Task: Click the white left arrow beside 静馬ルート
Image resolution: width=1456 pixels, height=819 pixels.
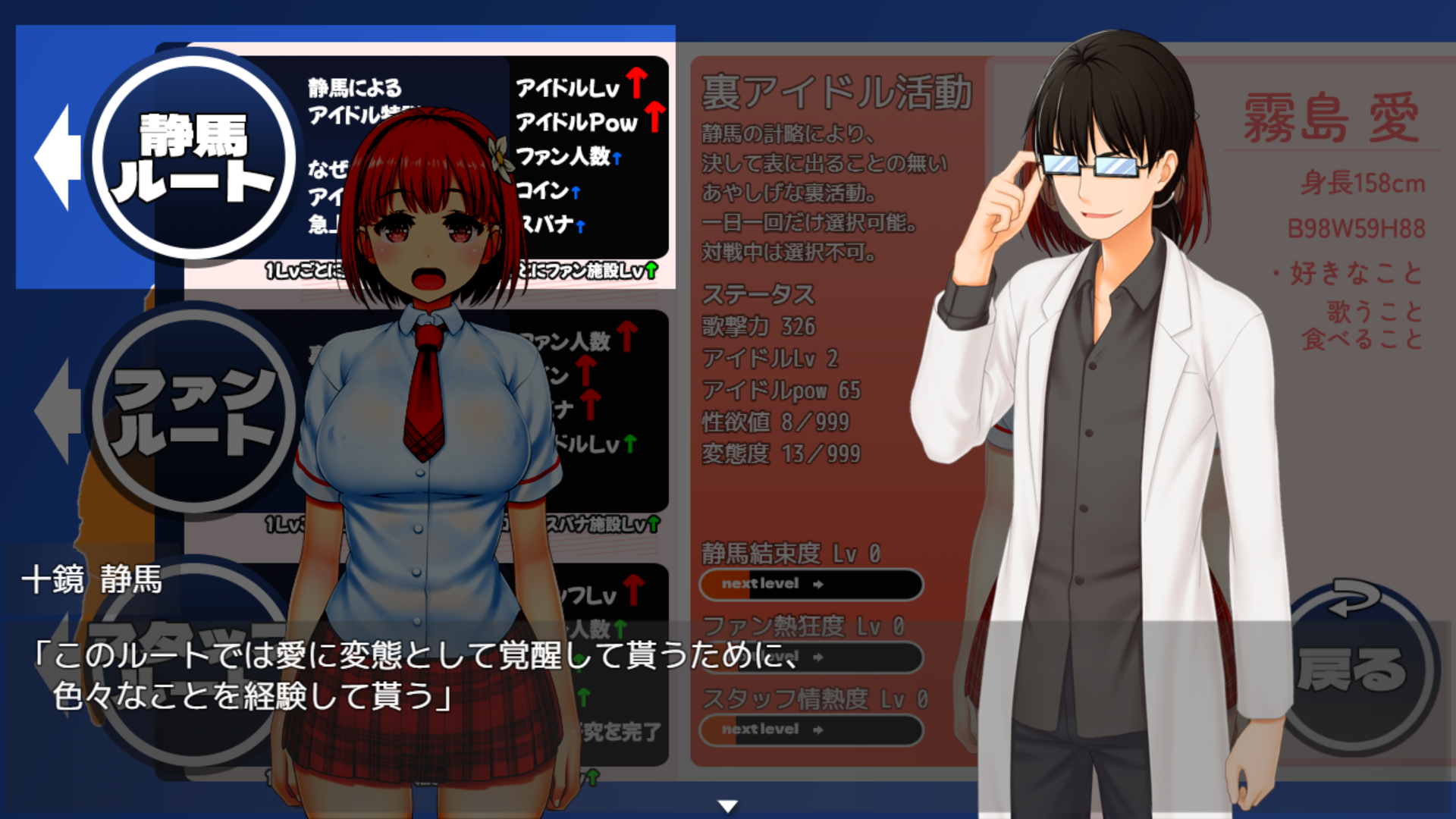Action: tap(58, 157)
